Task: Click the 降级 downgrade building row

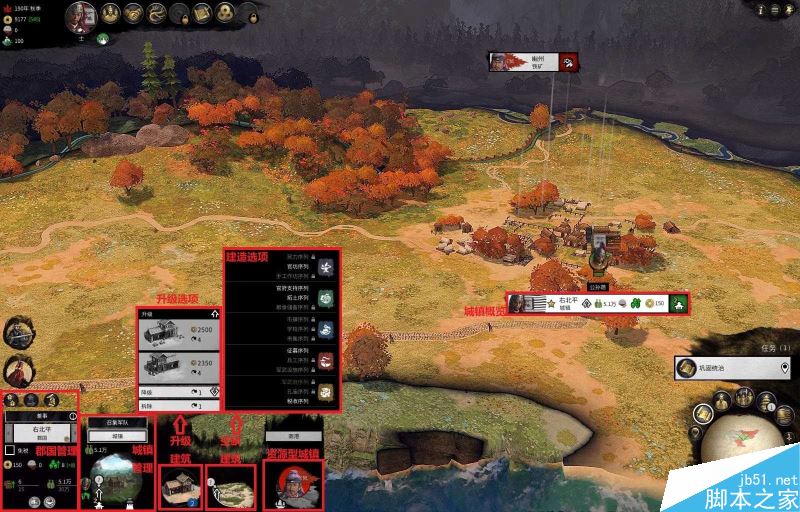Action: (x=179, y=391)
